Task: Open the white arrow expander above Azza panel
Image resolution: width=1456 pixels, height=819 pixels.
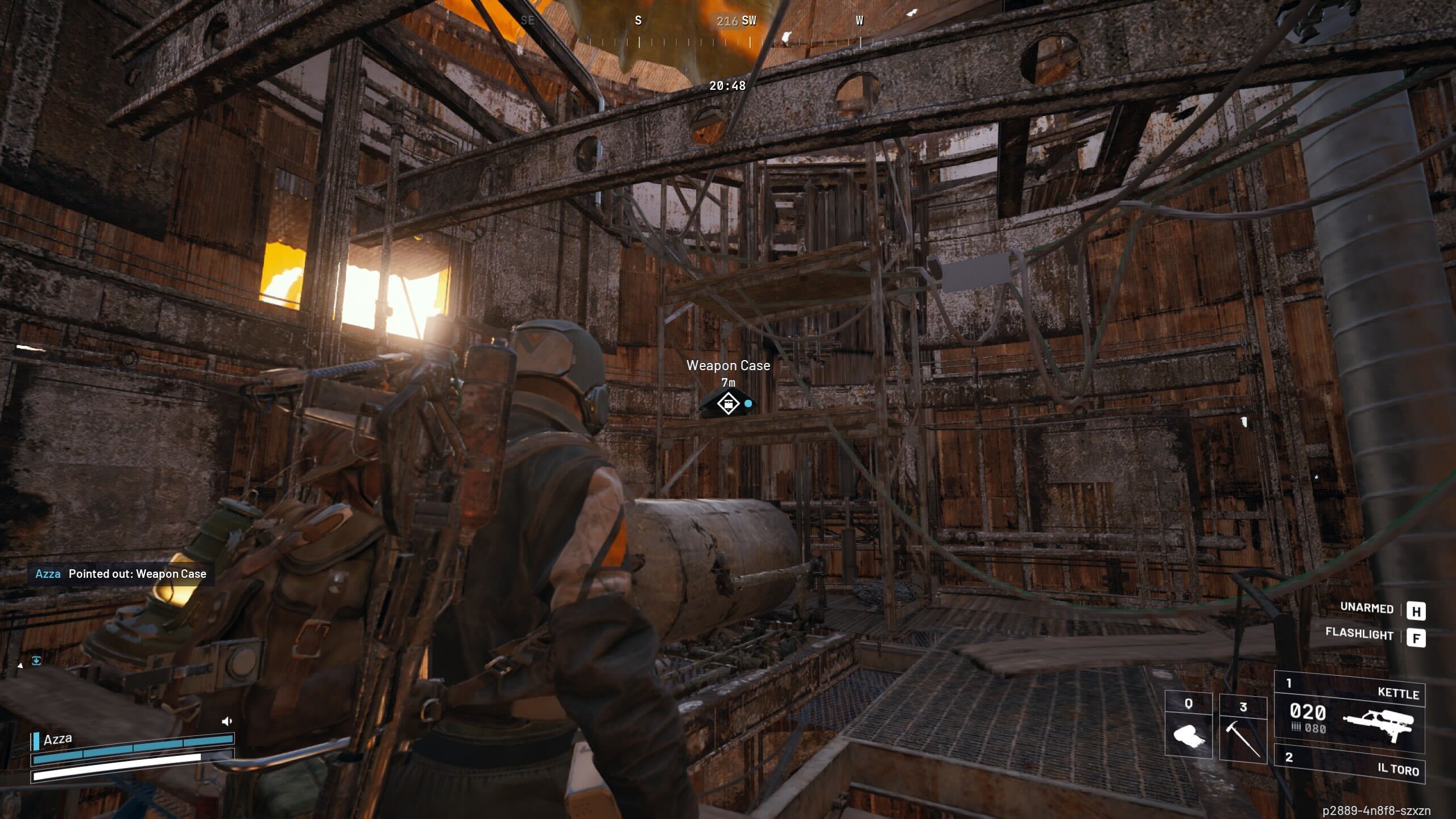Action: pyautogui.click(x=19, y=664)
